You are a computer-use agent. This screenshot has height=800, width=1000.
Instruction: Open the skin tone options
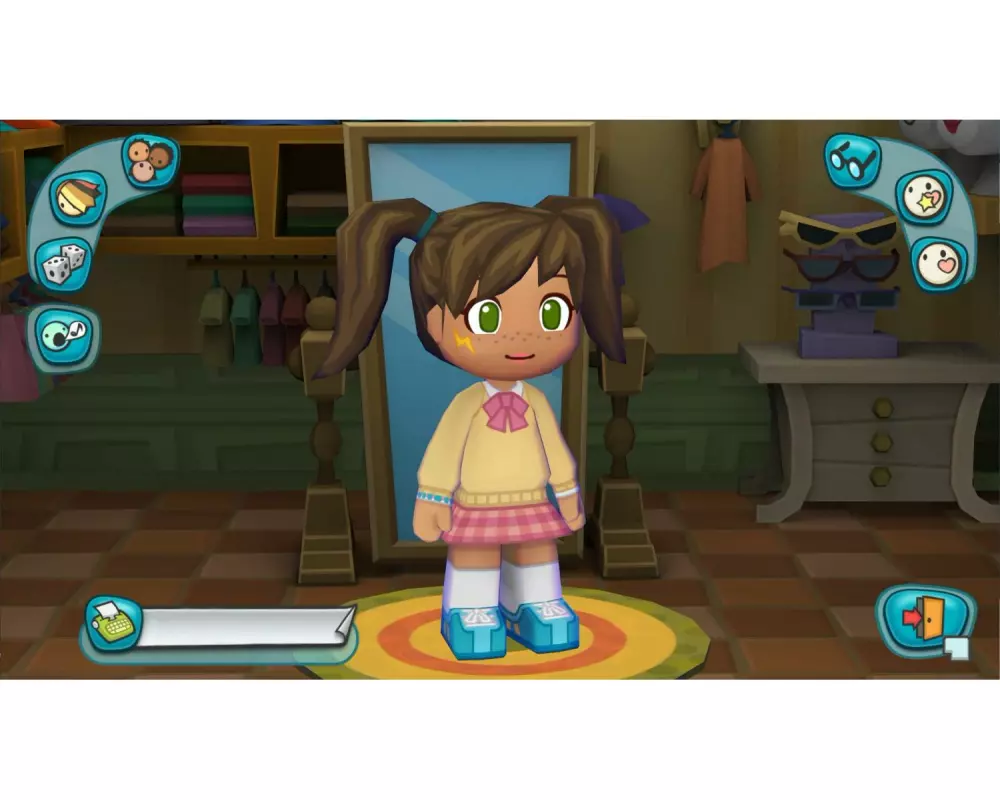[x=150, y=160]
